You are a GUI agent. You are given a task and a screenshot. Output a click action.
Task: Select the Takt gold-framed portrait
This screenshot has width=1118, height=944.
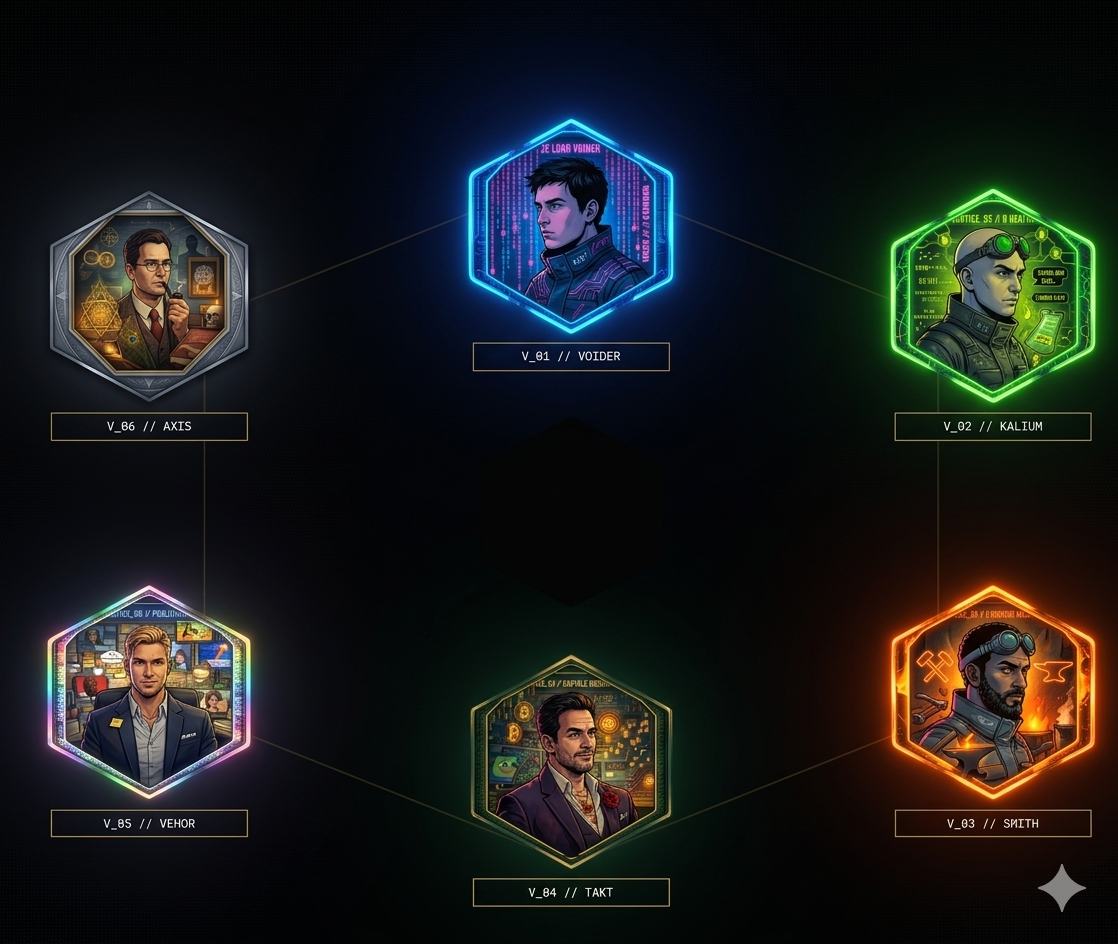(570, 762)
